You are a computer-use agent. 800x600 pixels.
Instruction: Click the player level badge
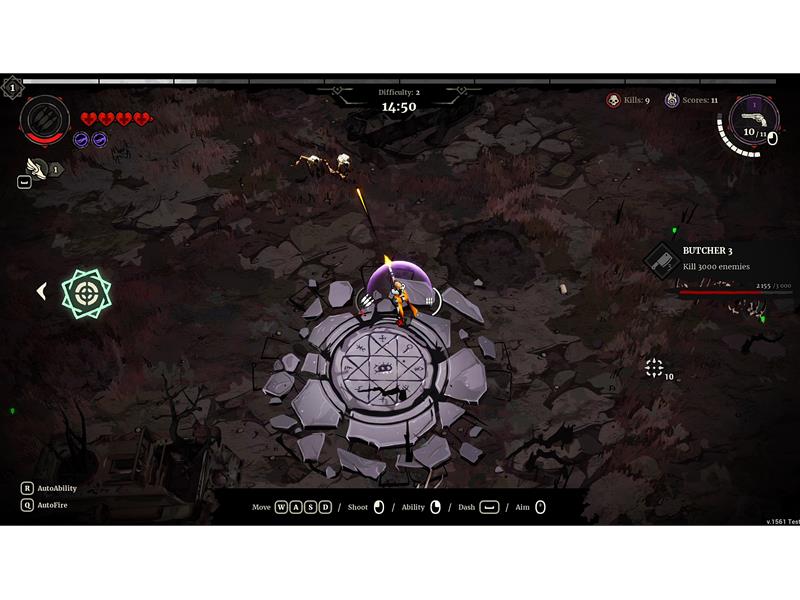(x=12, y=88)
